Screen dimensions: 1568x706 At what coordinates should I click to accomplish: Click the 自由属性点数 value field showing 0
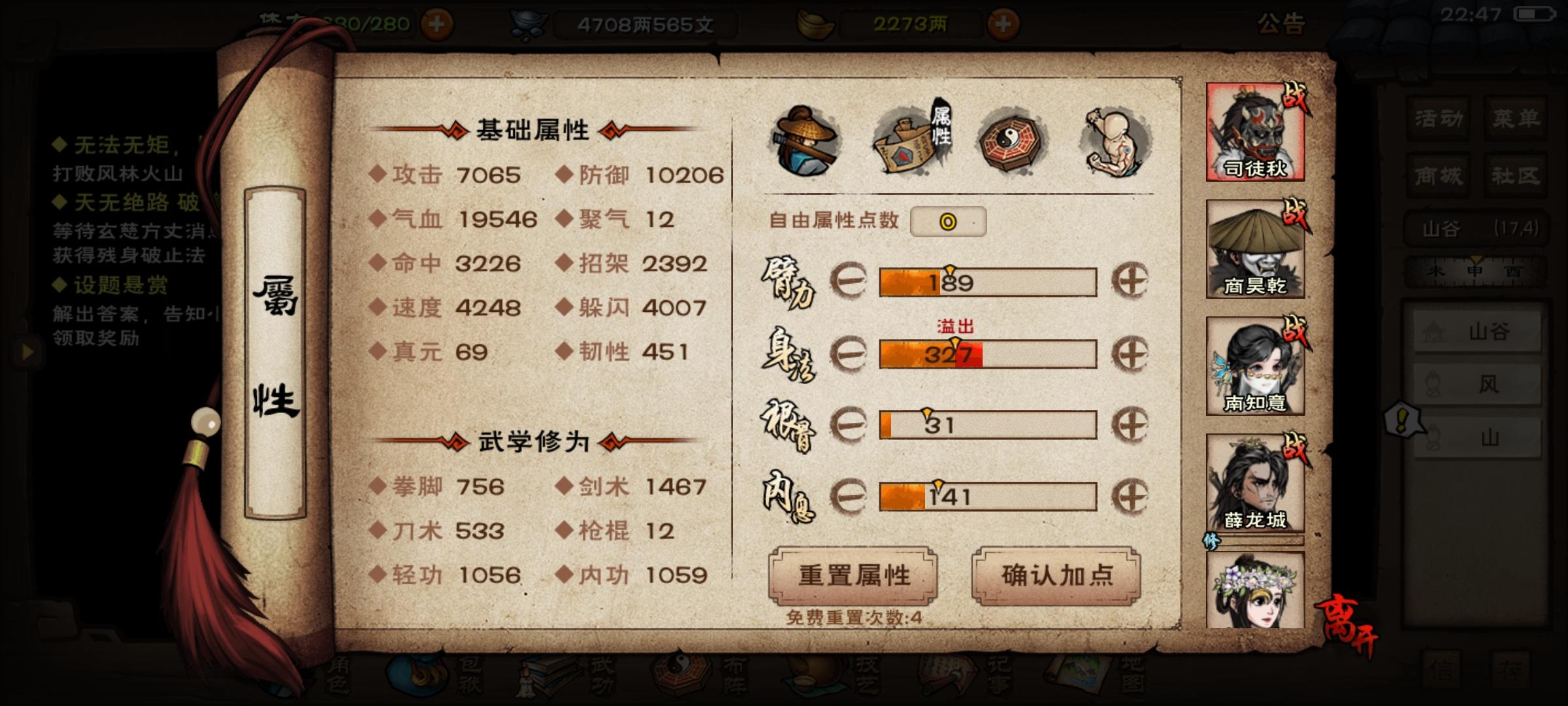(x=948, y=222)
